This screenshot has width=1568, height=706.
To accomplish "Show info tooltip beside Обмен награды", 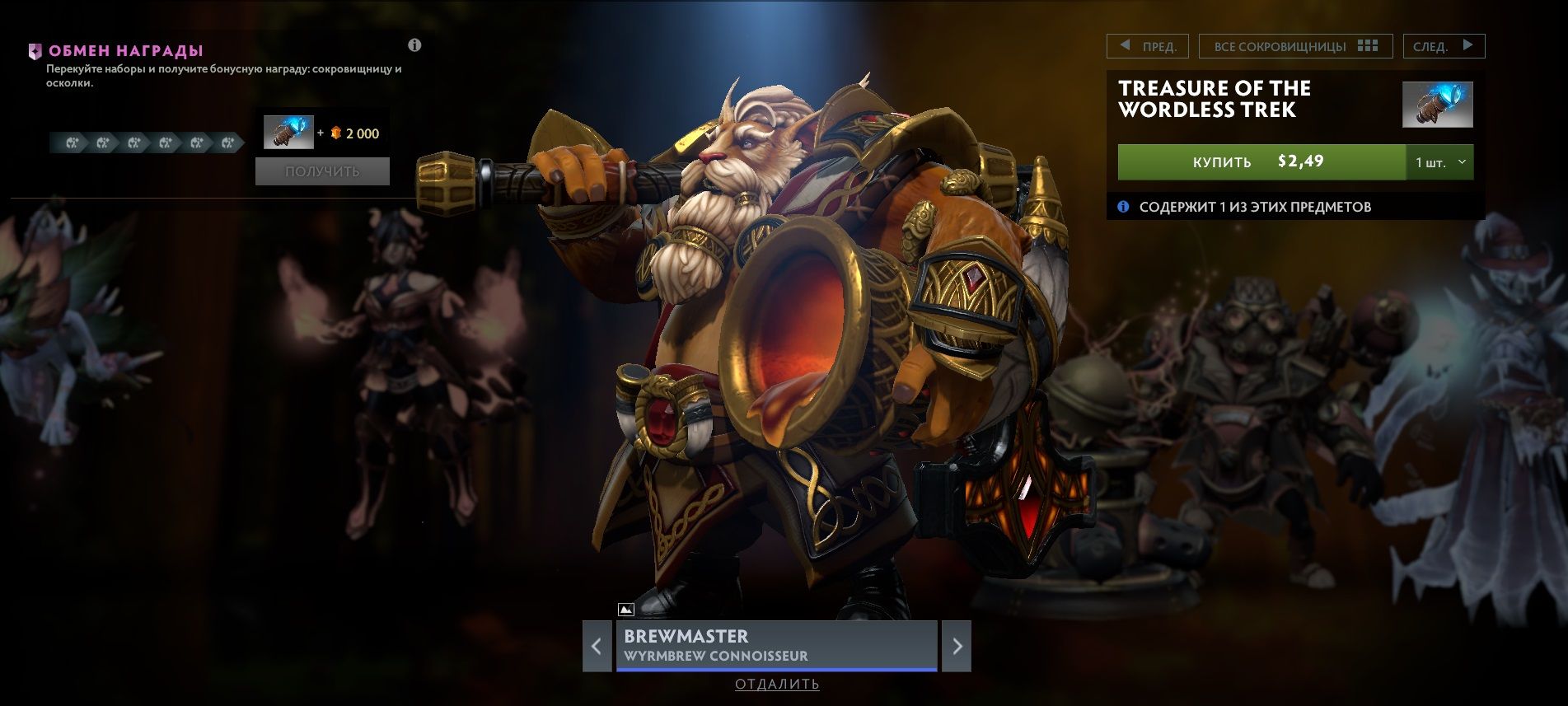I will [x=414, y=45].
